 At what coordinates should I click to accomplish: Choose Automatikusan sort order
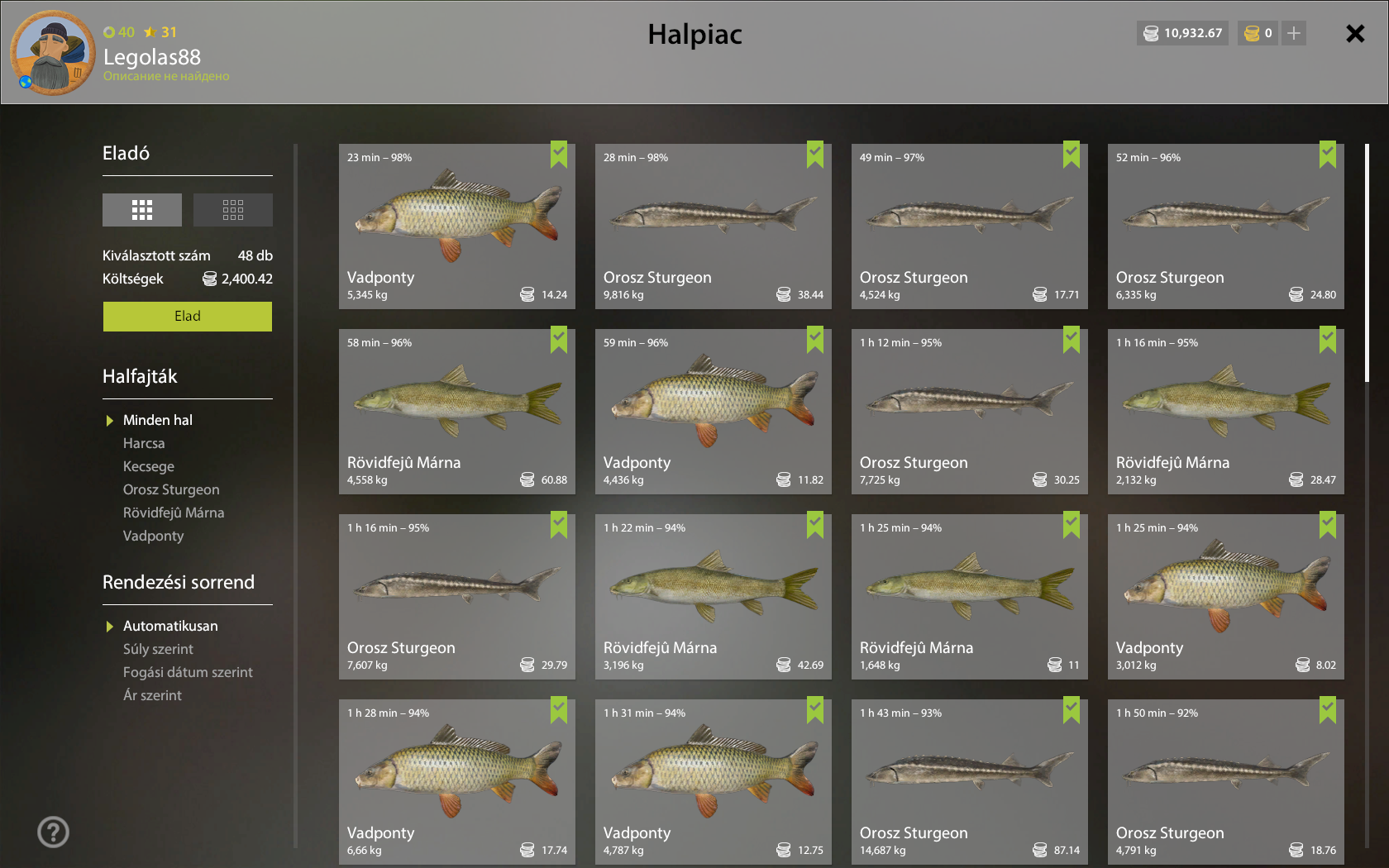(x=170, y=626)
